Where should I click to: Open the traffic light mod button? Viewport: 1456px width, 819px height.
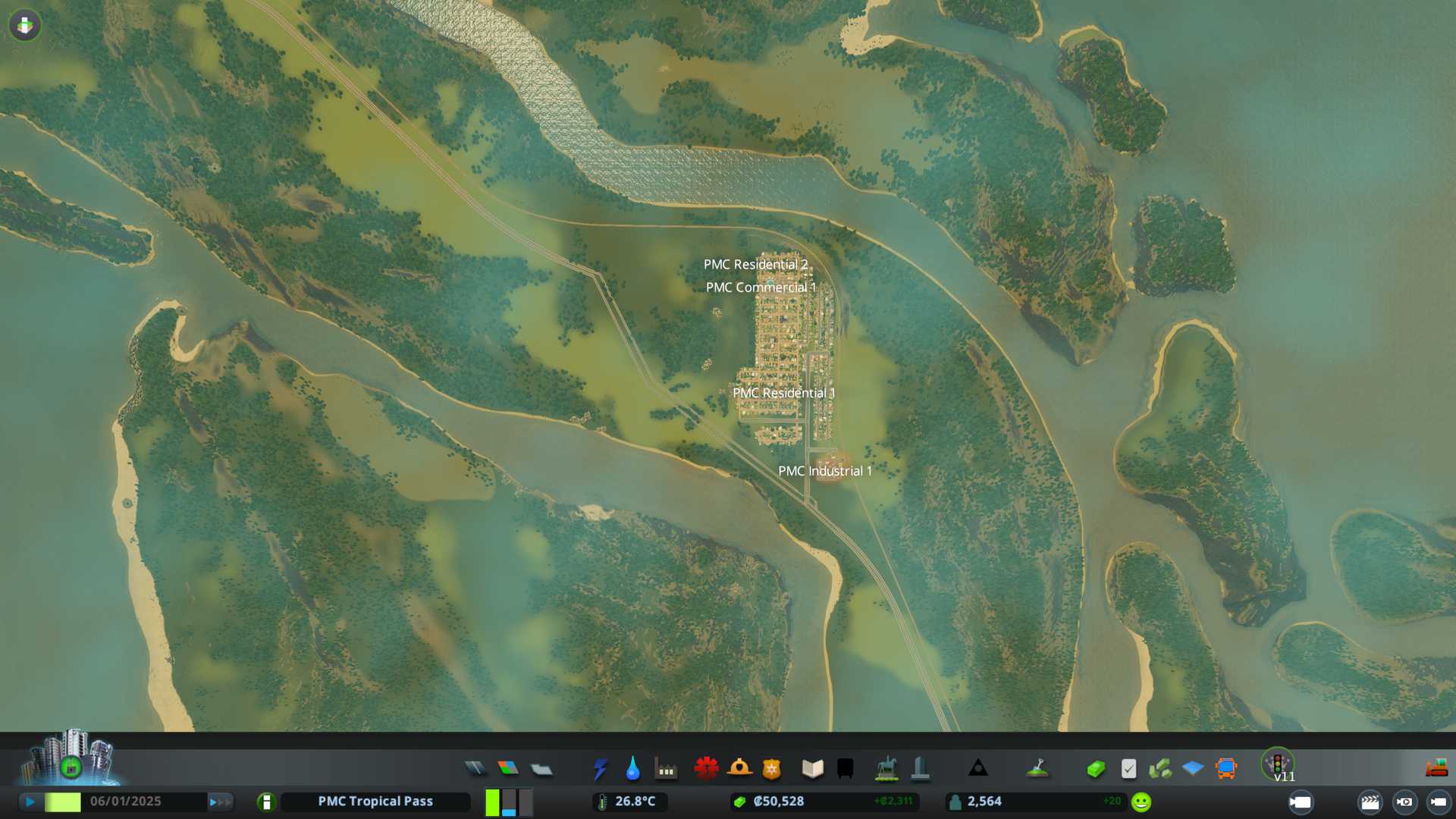(1277, 764)
